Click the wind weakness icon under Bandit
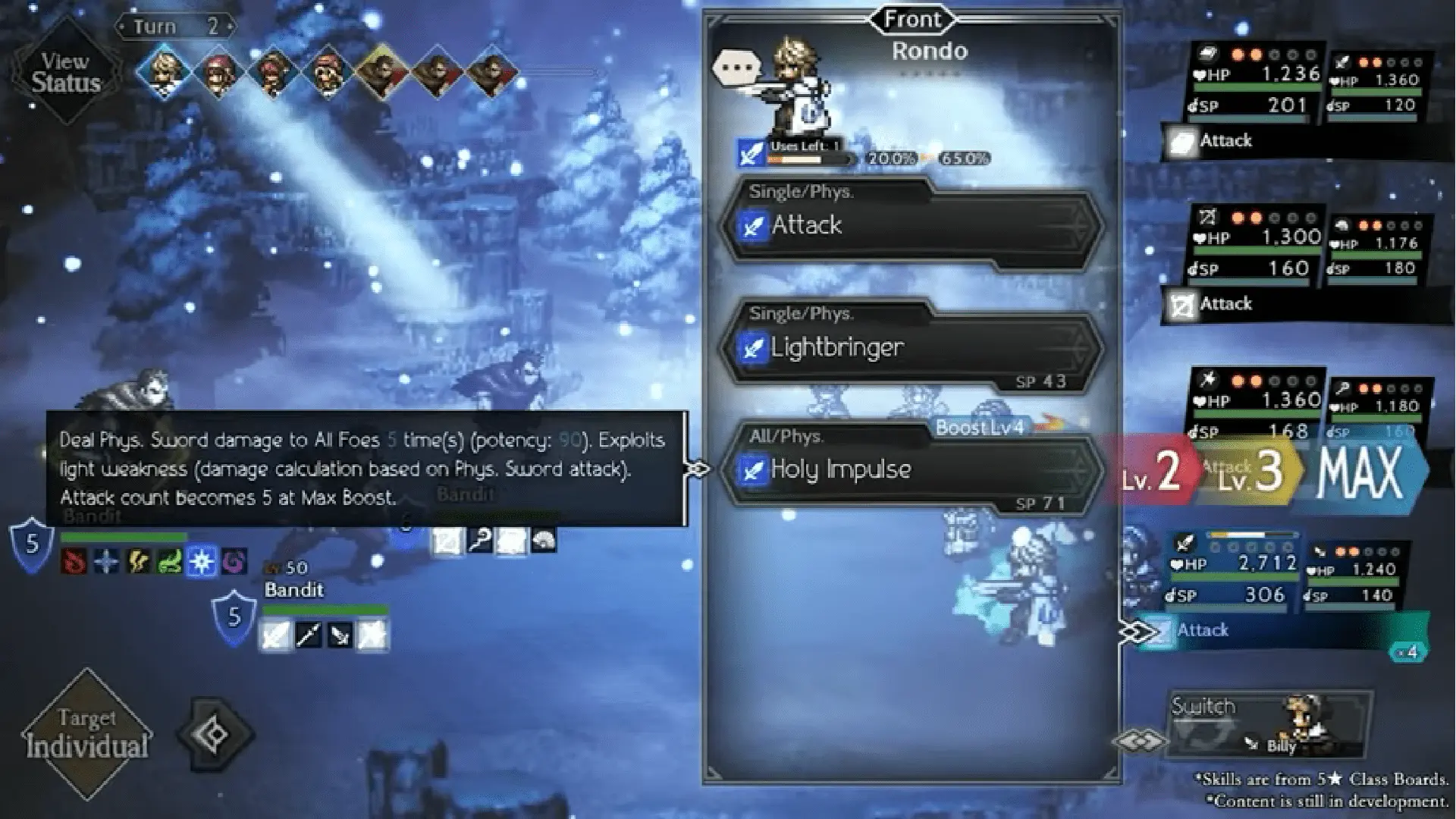The image size is (1456, 819). (169, 563)
